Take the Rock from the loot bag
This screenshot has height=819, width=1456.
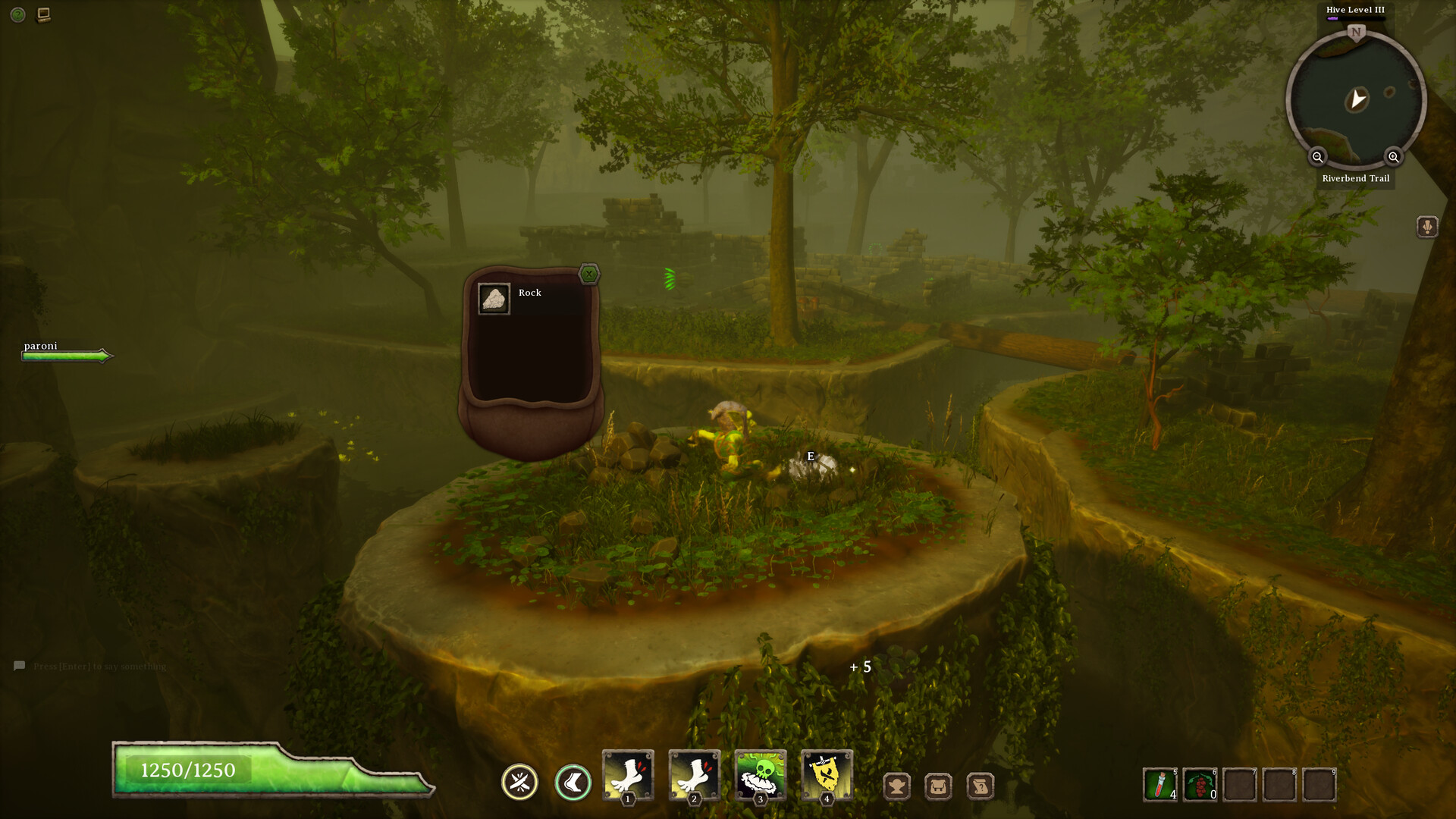[x=494, y=299]
